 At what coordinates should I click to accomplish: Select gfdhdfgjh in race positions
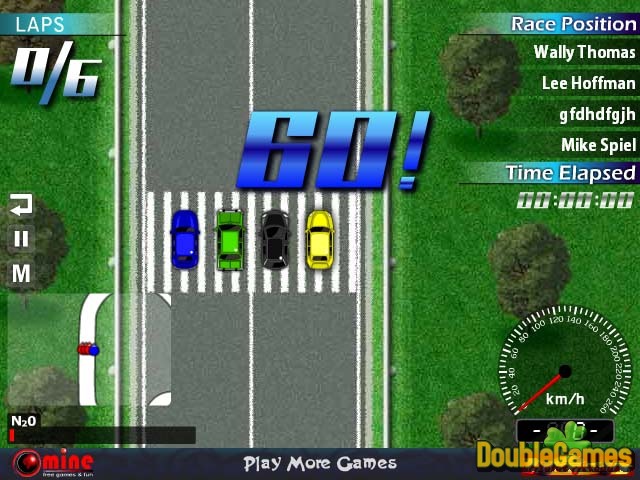(597, 114)
